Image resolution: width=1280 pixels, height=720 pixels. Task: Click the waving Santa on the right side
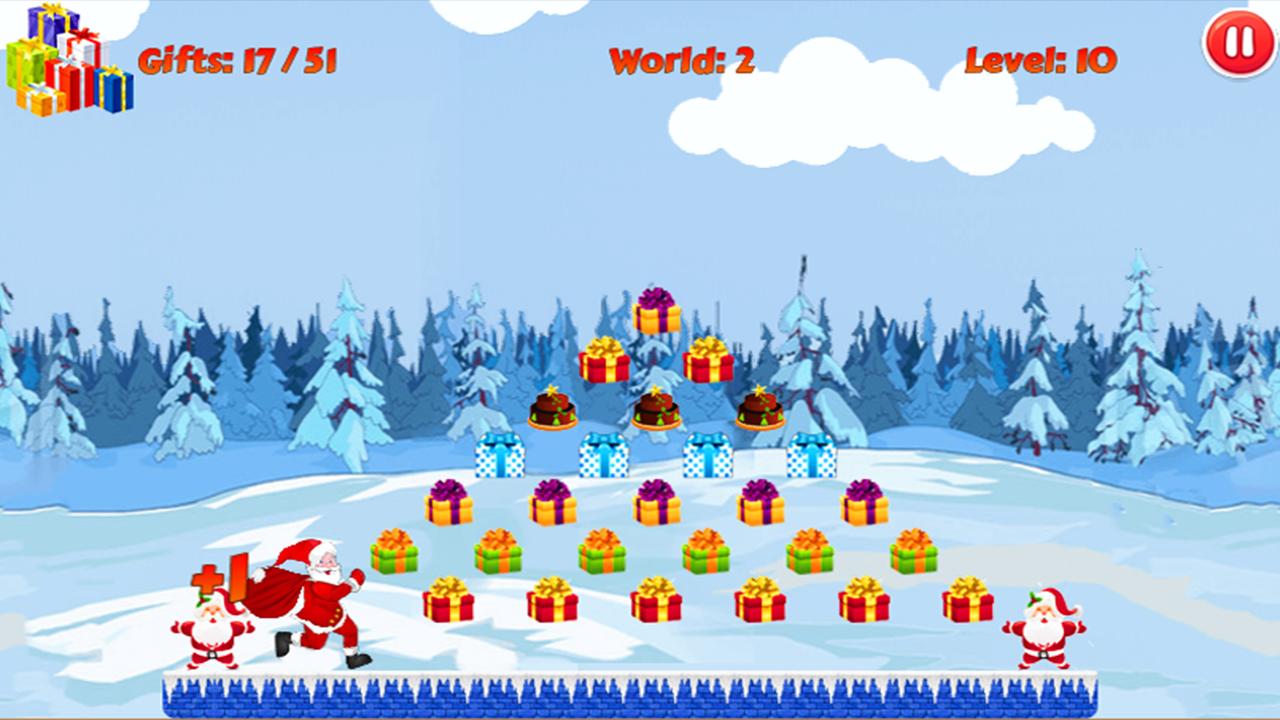pyautogui.click(x=1045, y=627)
